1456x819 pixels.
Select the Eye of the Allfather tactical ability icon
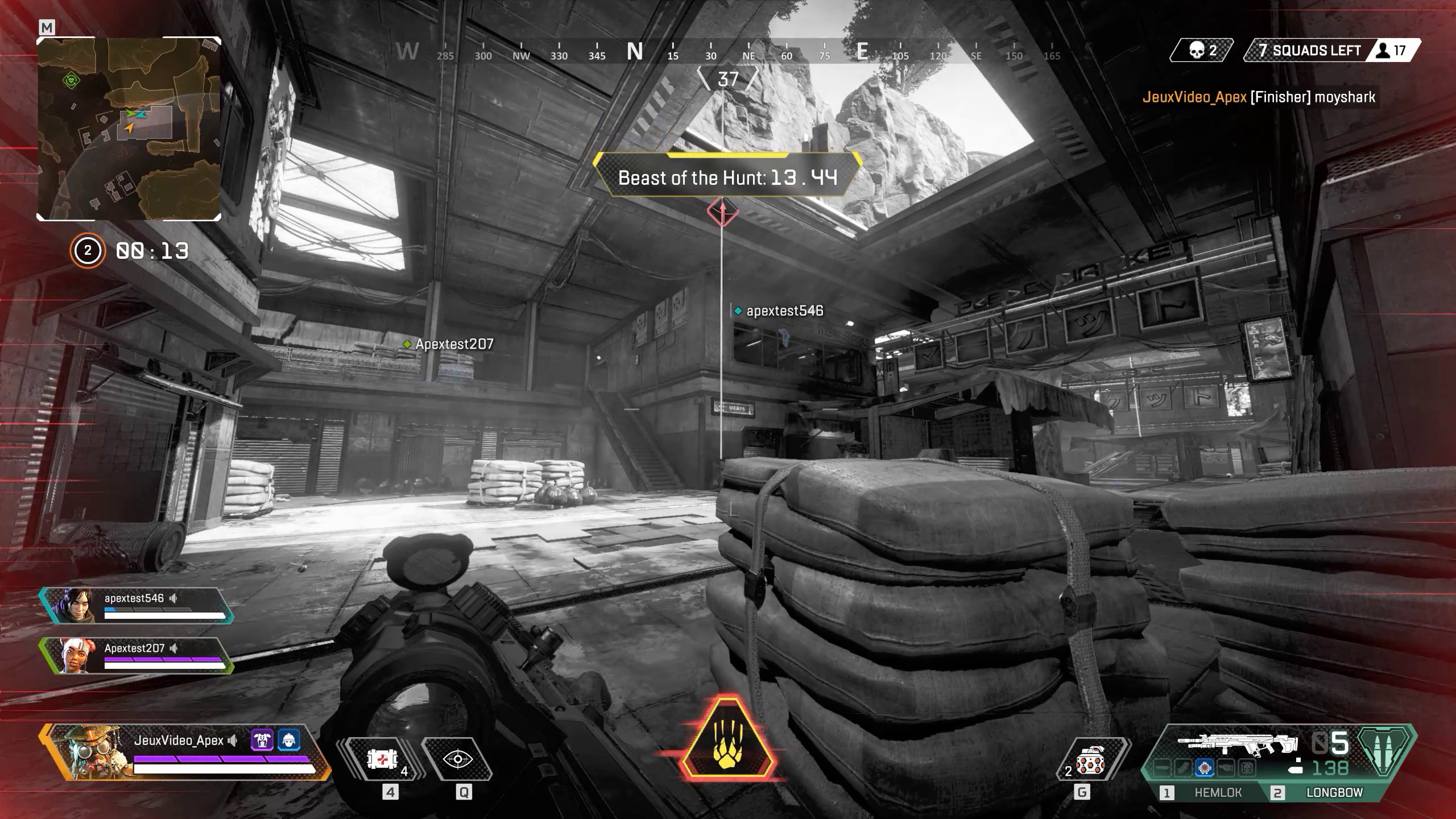(458, 759)
